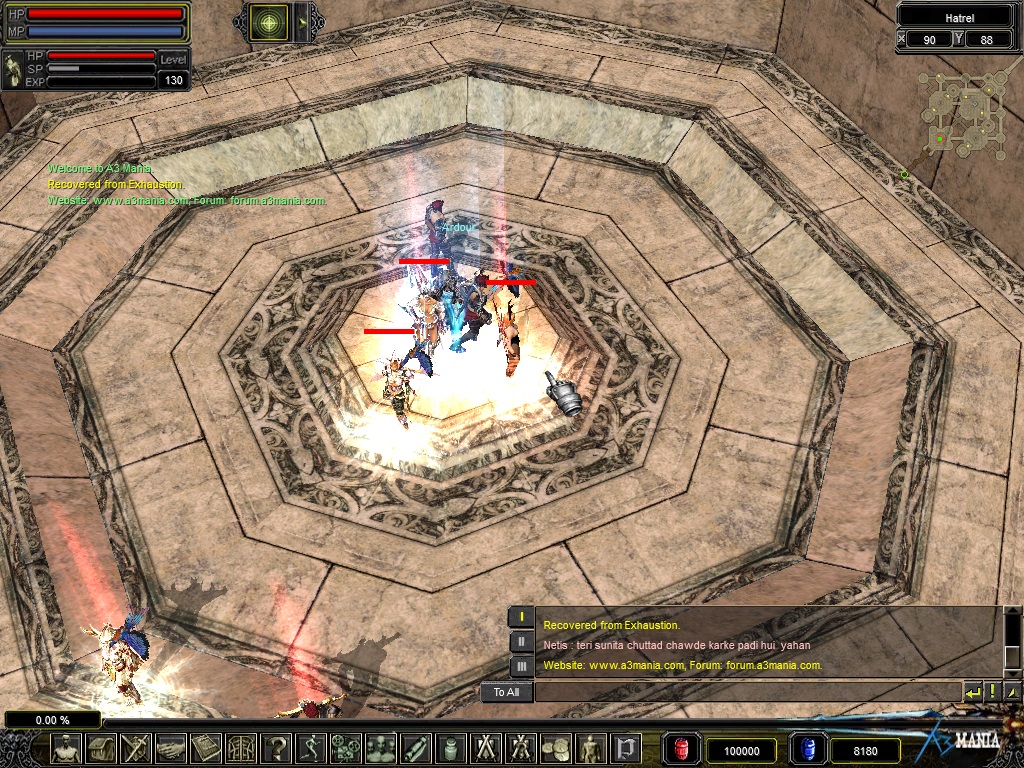This screenshot has width=1024, height=768.
Task: Select the red HP potion slot
Action: tap(682, 750)
